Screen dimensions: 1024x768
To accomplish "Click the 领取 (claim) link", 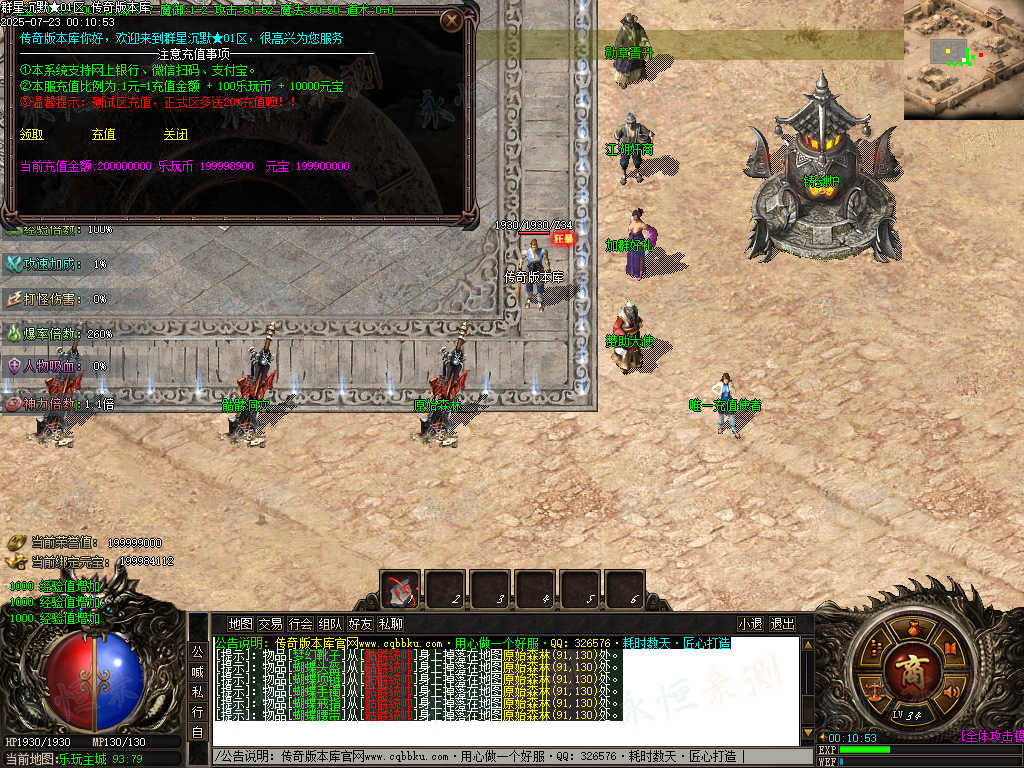I will pyautogui.click(x=32, y=134).
